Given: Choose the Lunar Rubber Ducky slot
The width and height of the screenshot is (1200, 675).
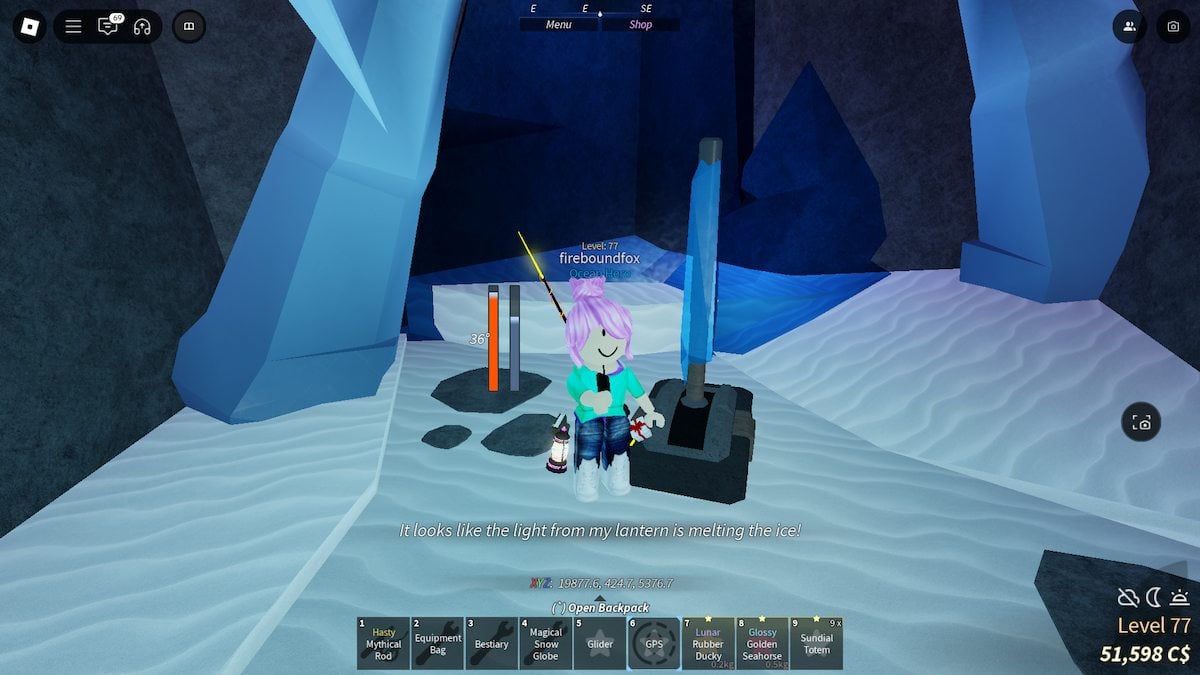Looking at the screenshot, I should coord(708,643).
